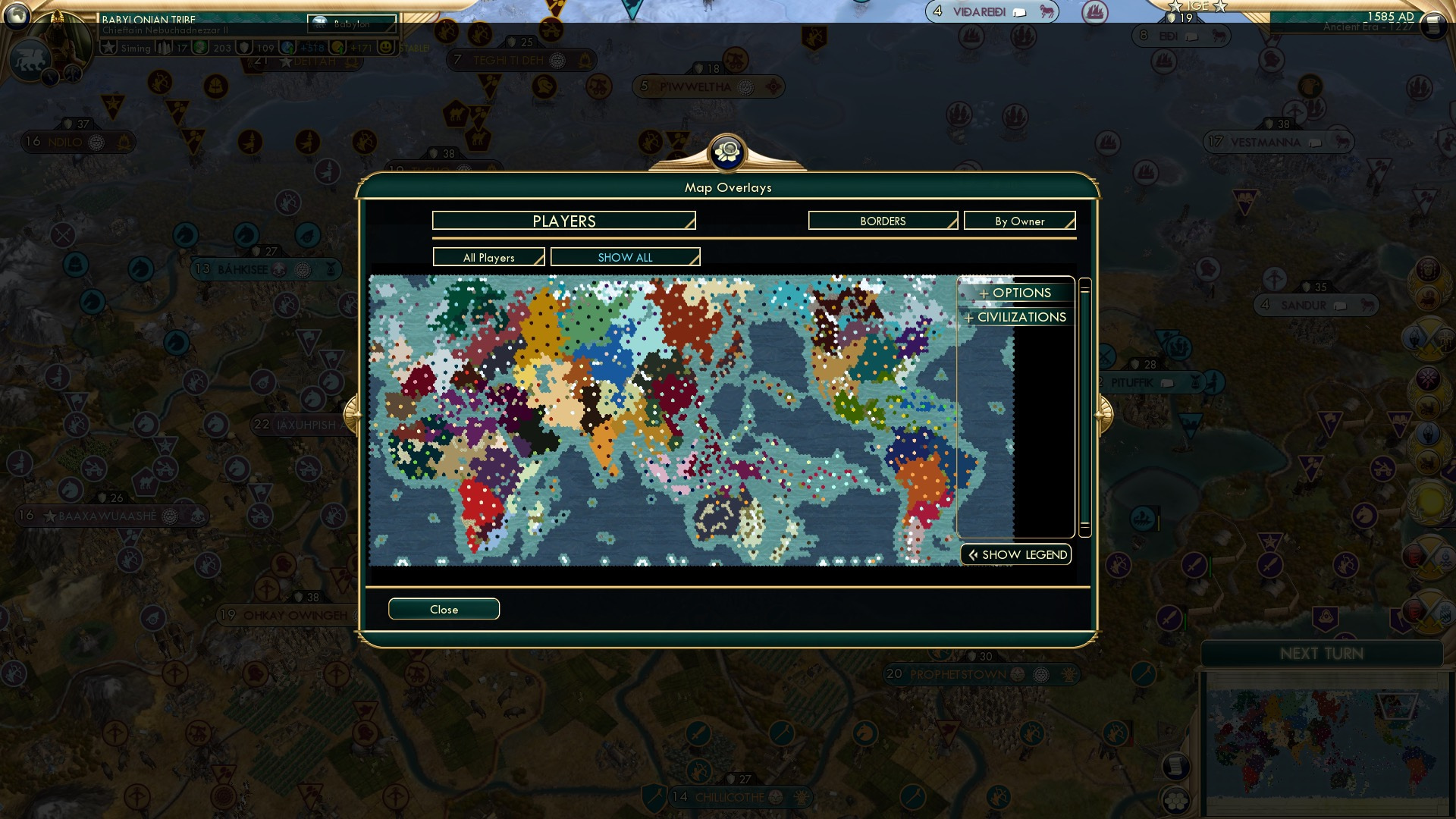Viewport: 1456px width, 819px height.
Task: Expand the OPTIONS section
Action: click(x=1015, y=293)
